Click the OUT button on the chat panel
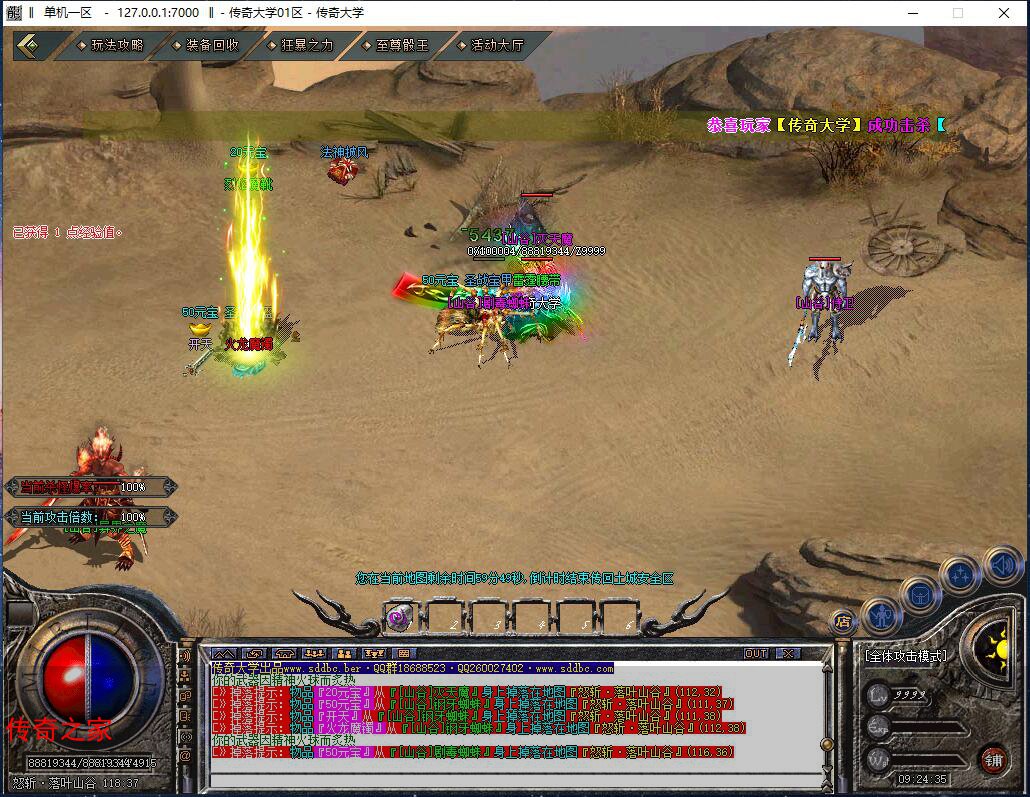Screen dimensions: 1030x797 pyautogui.click(x=756, y=654)
